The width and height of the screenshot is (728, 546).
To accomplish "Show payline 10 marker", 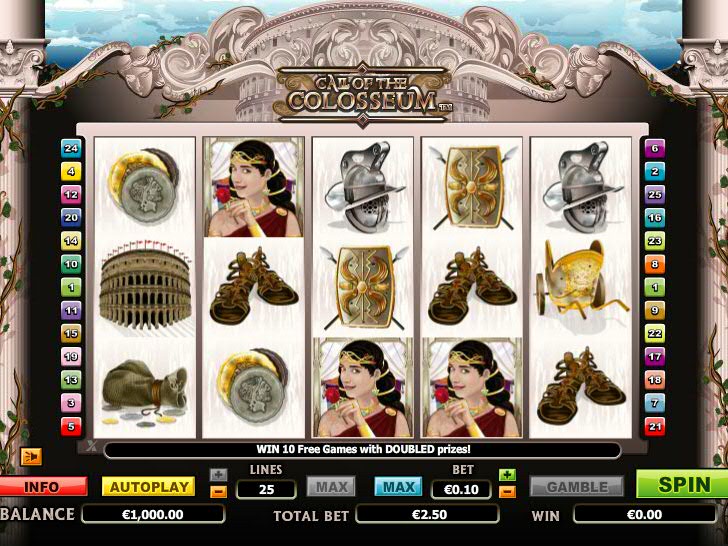I will tap(71, 264).
